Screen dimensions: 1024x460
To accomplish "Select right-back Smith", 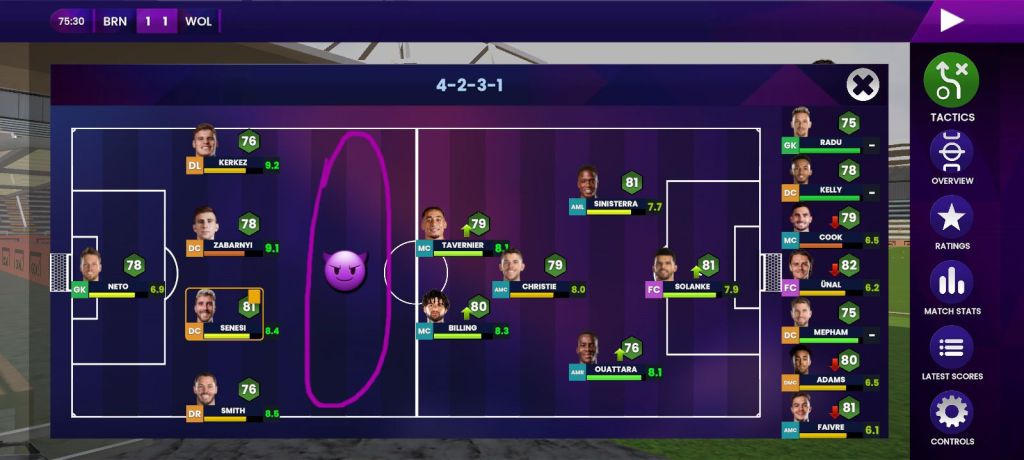I will coord(206,397).
